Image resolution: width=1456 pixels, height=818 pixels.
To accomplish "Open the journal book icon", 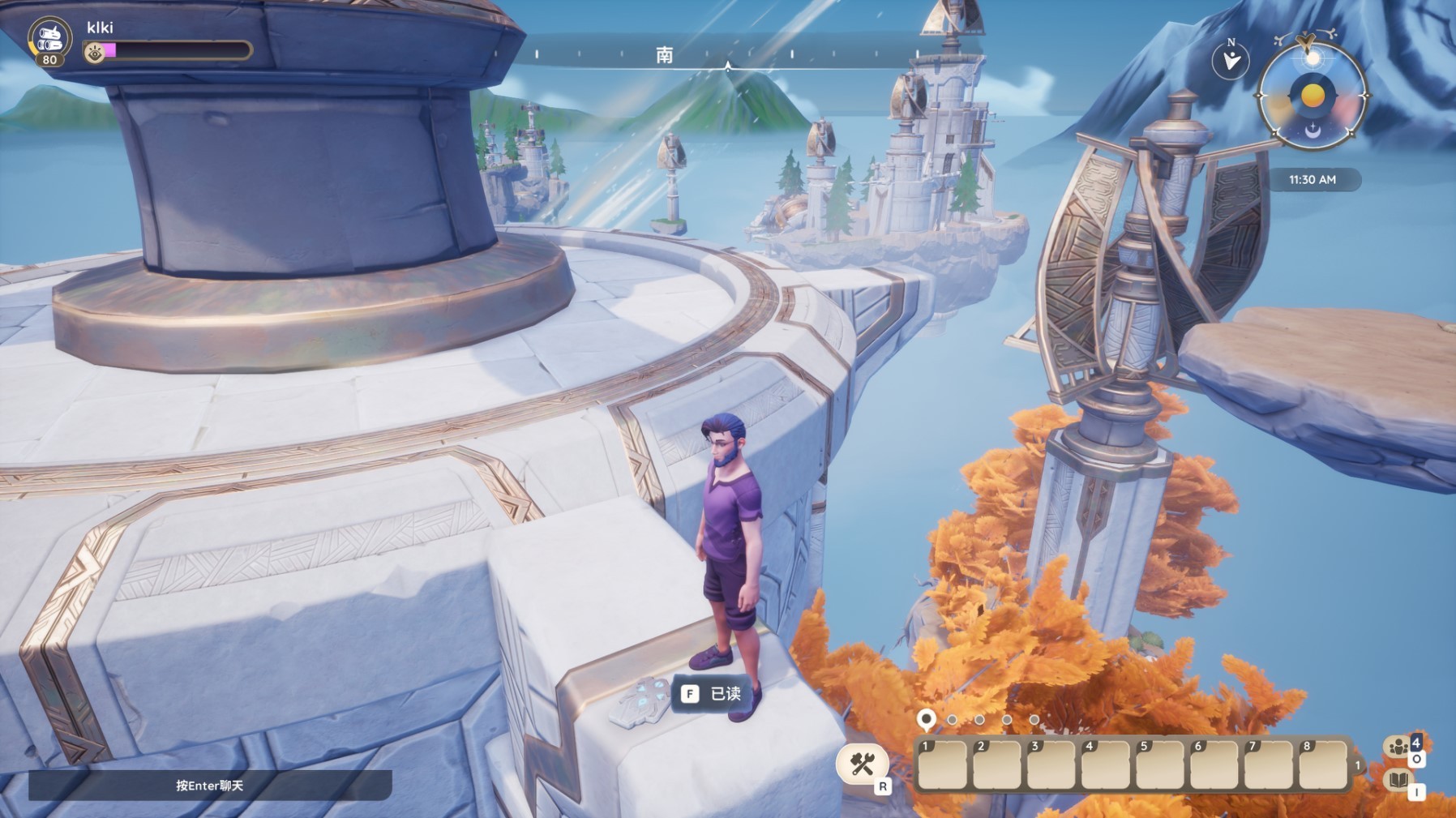I will [x=1398, y=781].
